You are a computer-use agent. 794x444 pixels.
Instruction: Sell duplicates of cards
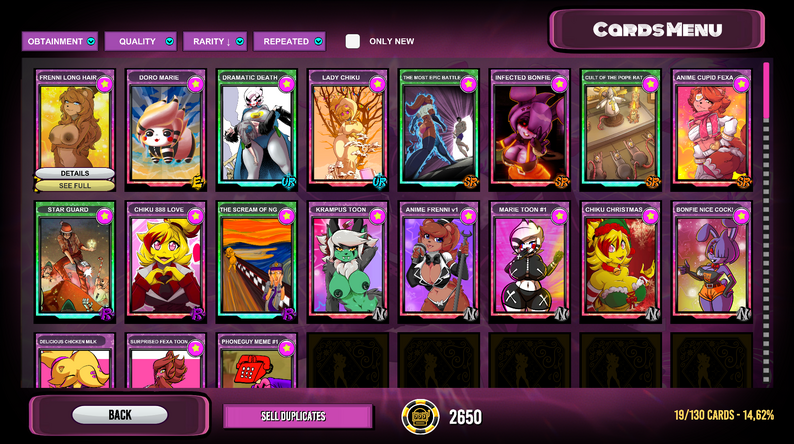tap(296, 416)
